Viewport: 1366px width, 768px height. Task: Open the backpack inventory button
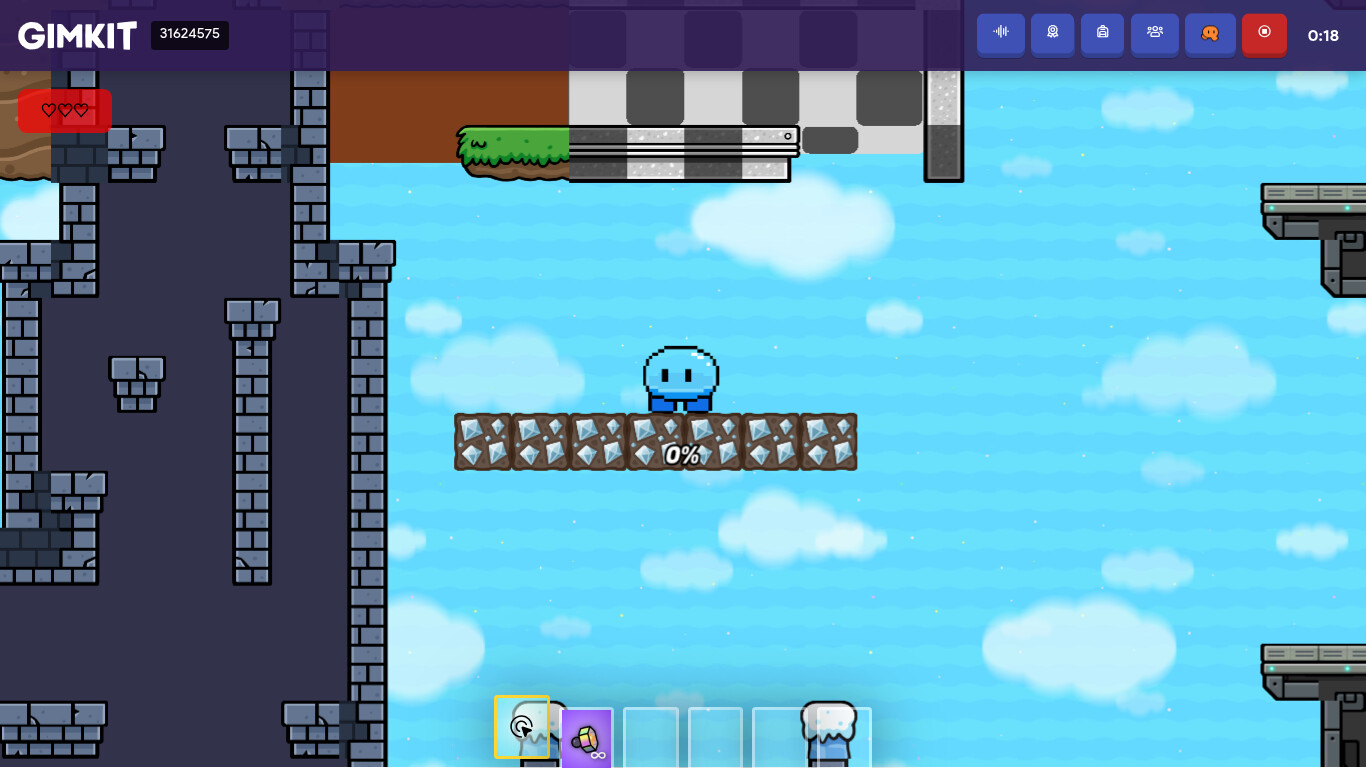(x=1103, y=33)
